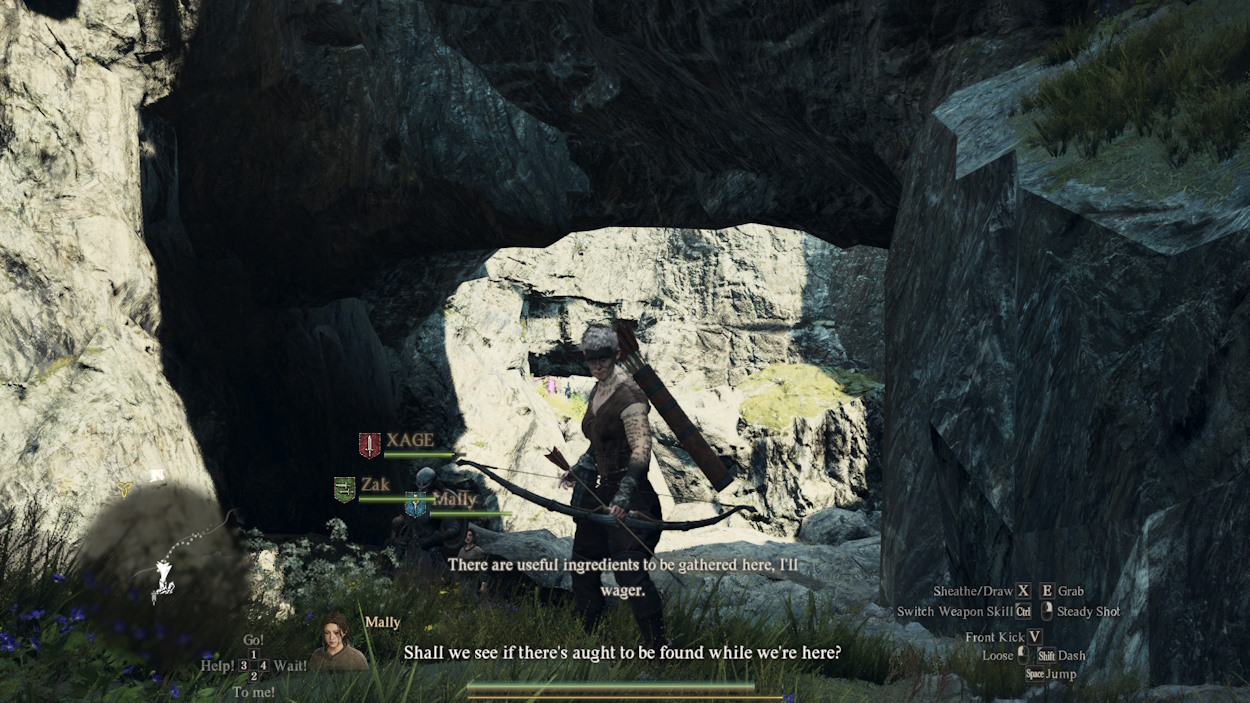
Task: Select Zak's green vocation icon
Action: click(x=344, y=489)
